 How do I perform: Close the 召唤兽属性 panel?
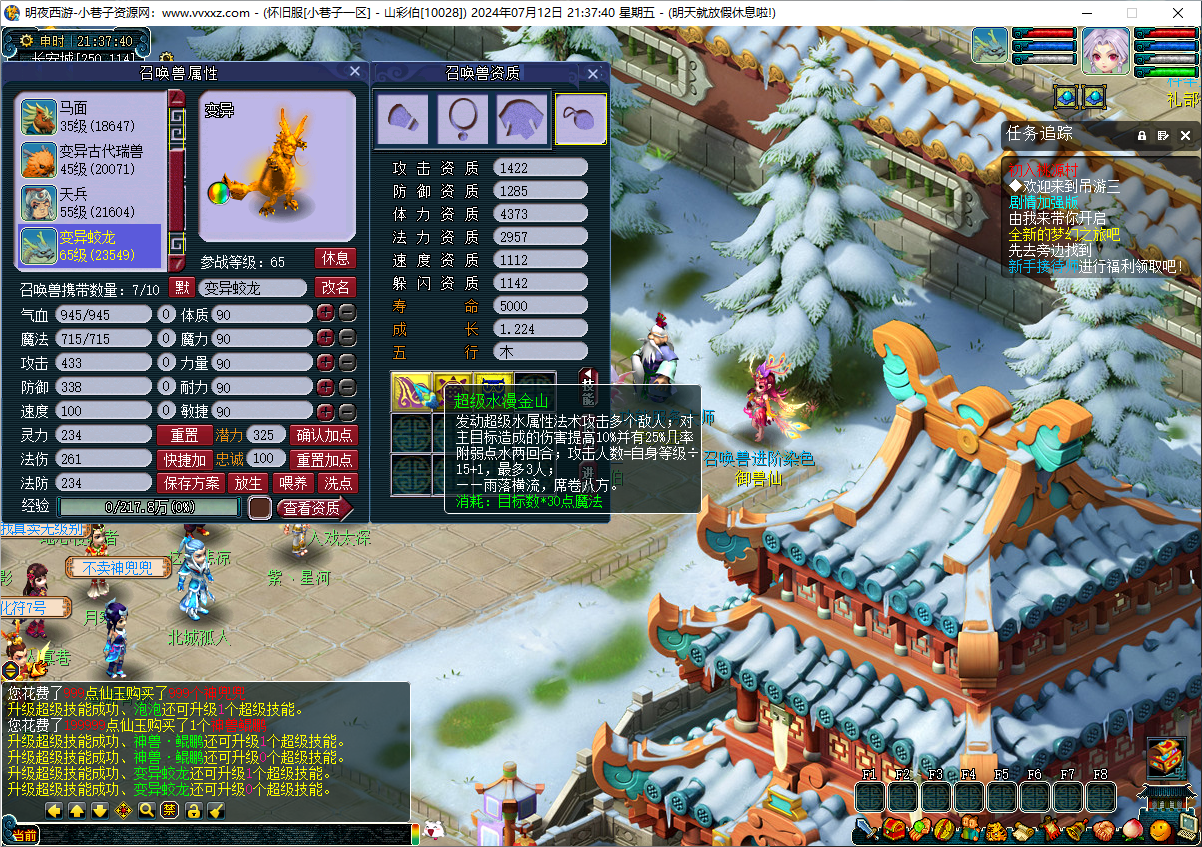click(x=354, y=72)
